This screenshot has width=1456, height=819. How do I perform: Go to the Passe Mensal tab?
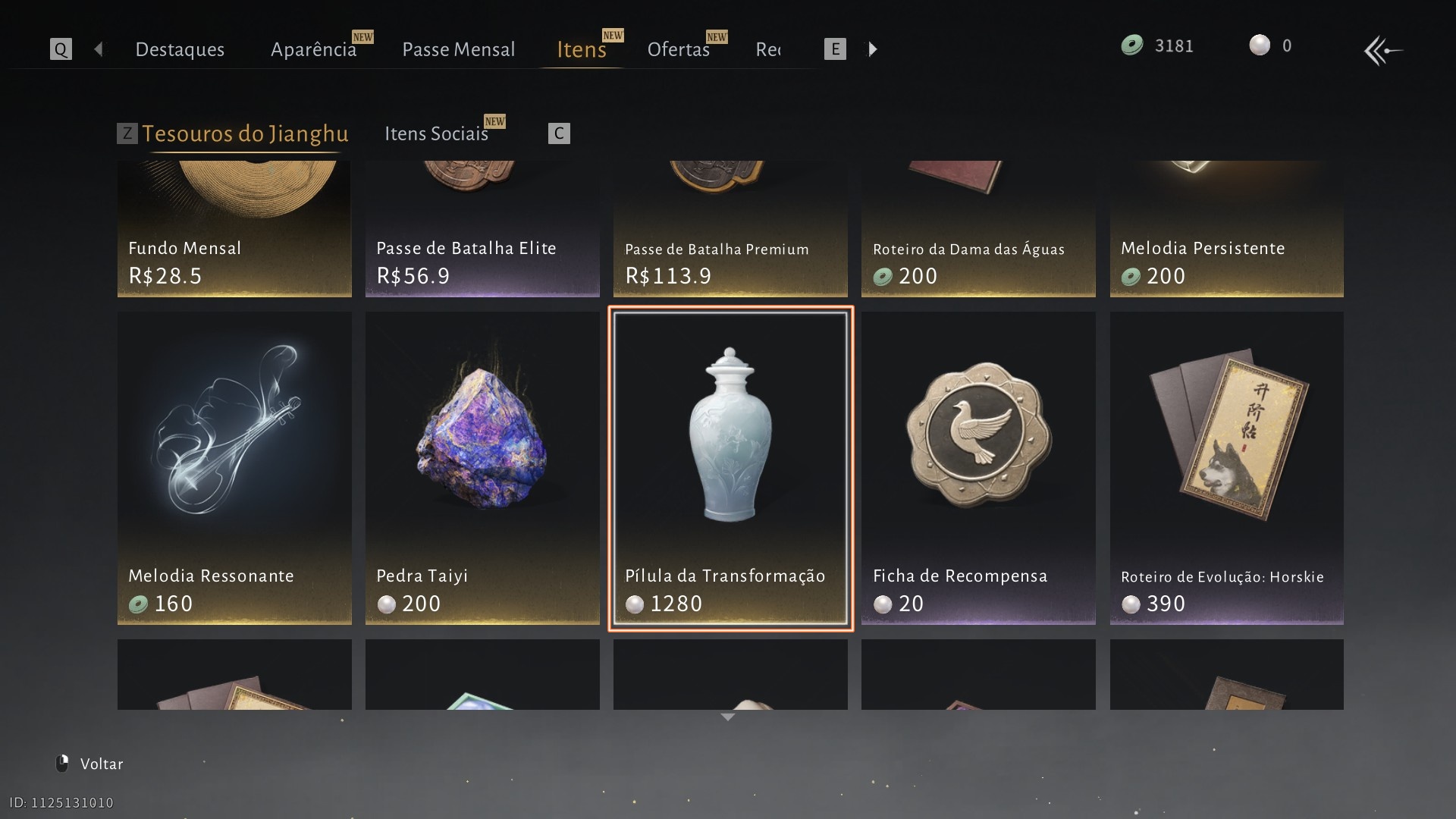(458, 49)
